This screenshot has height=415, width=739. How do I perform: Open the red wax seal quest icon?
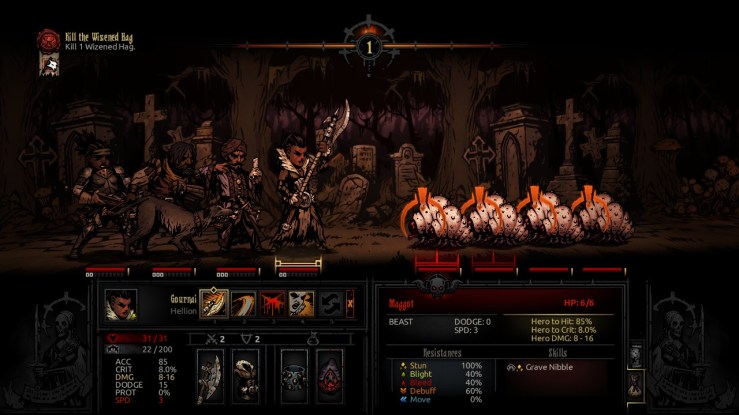[x=47, y=39]
